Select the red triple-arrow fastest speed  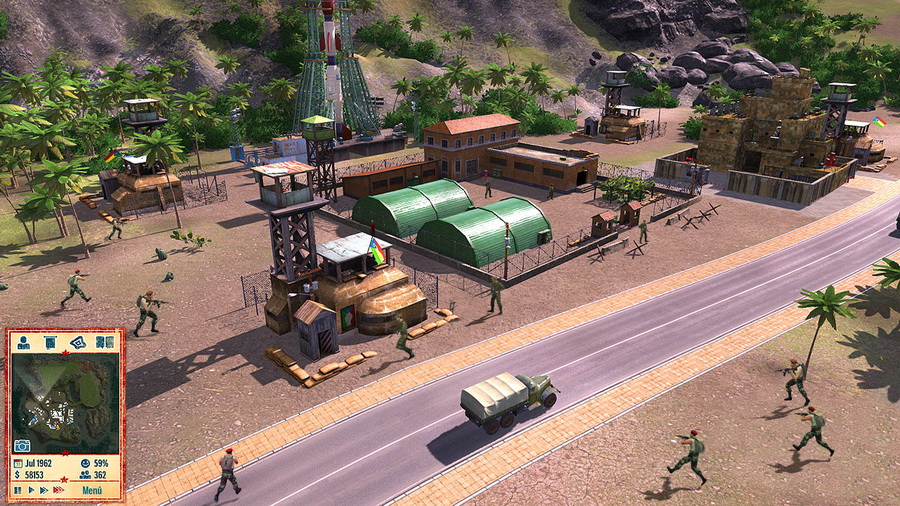58,490
